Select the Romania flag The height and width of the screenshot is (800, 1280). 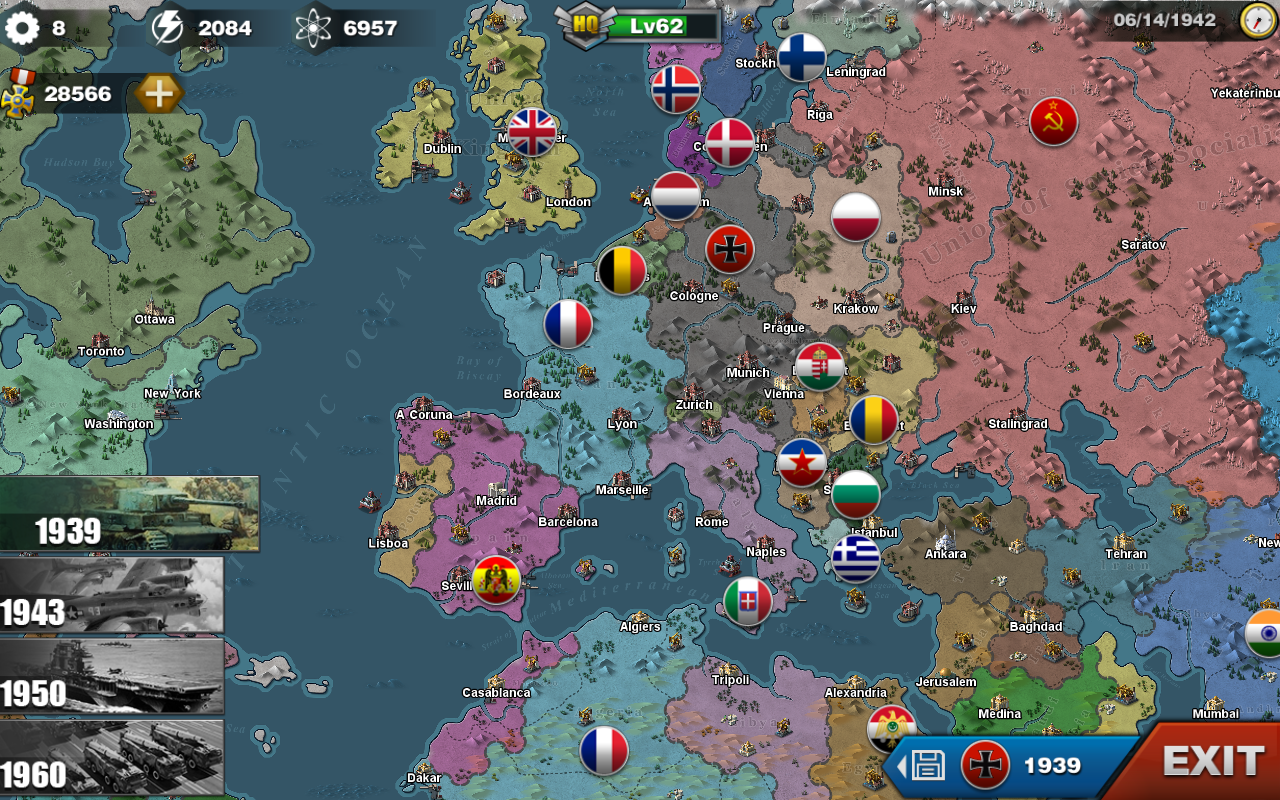click(x=874, y=420)
